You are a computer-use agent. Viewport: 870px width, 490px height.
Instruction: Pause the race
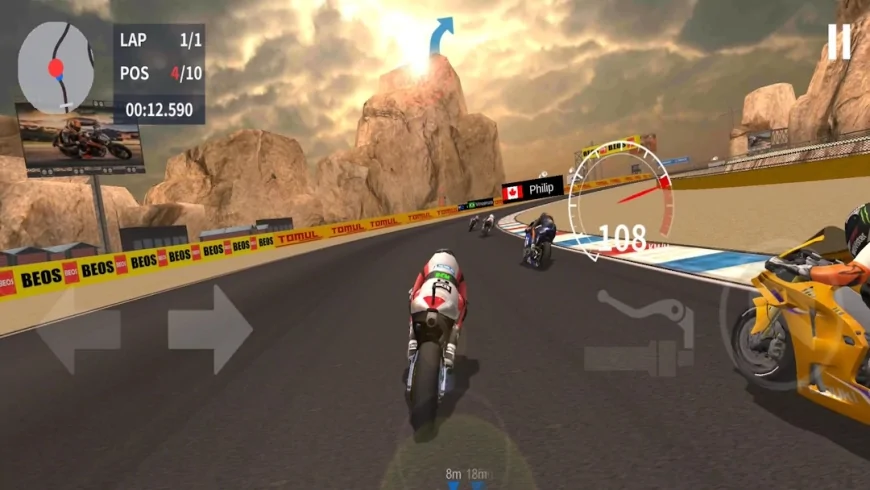click(838, 41)
